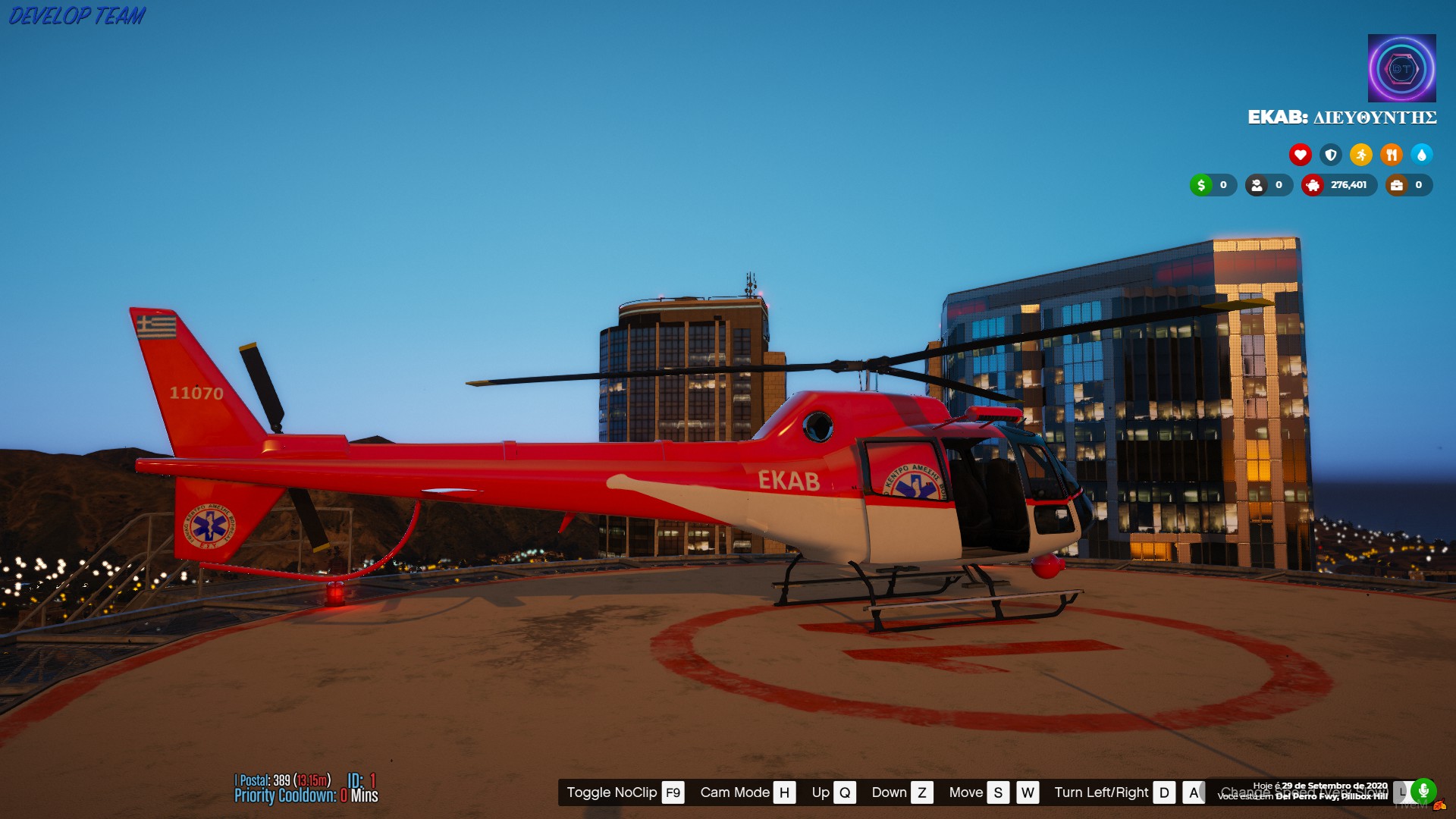Screen dimensions: 1456x819
Task: Click the green dollar cash icon
Action: coord(1202,185)
